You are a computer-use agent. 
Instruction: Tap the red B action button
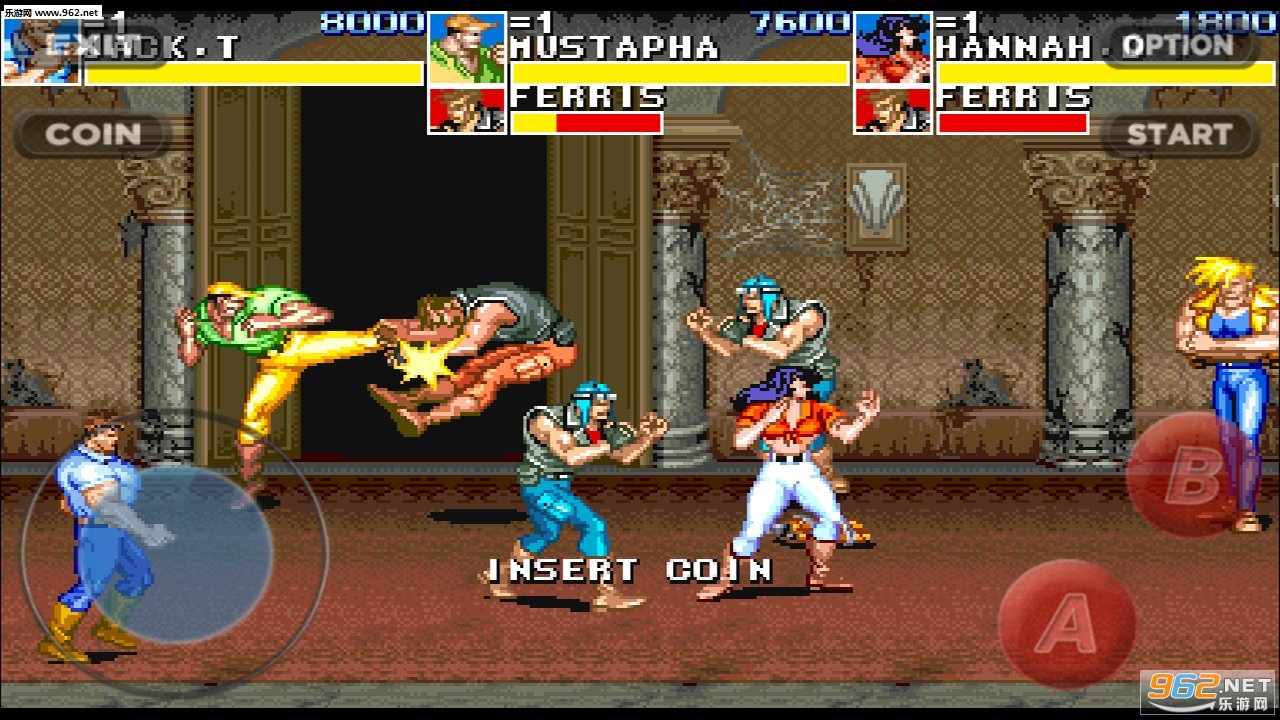tap(1191, 477)
